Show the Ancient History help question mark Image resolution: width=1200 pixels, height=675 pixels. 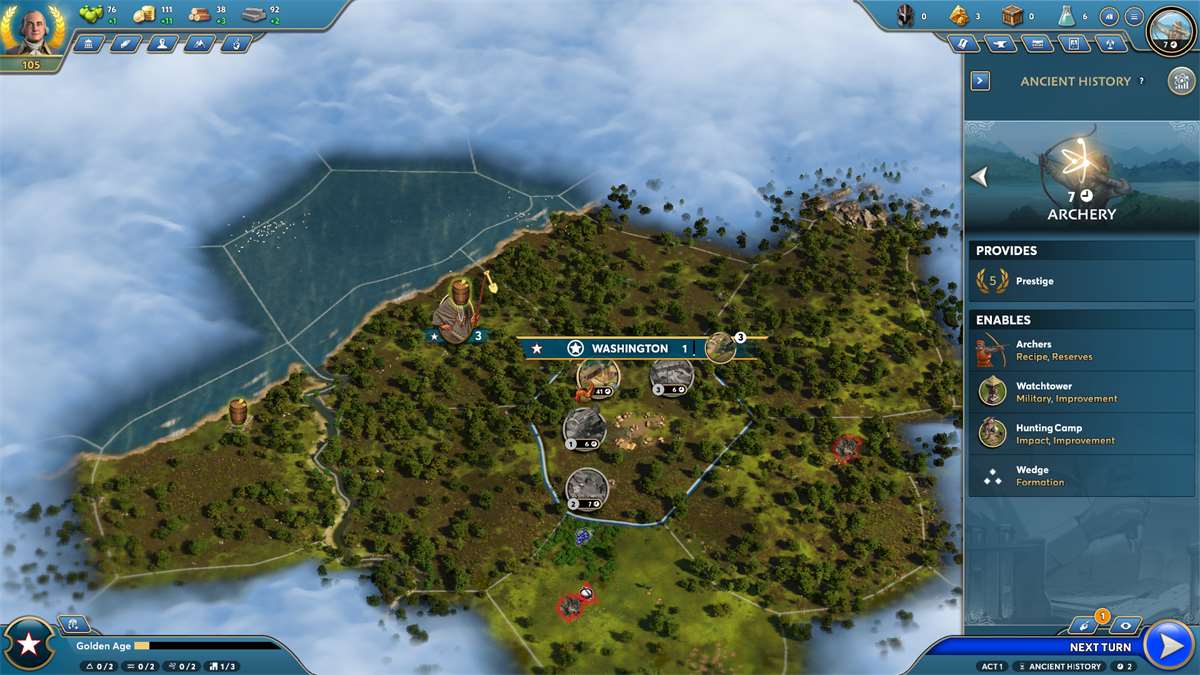pos(1141,81)
